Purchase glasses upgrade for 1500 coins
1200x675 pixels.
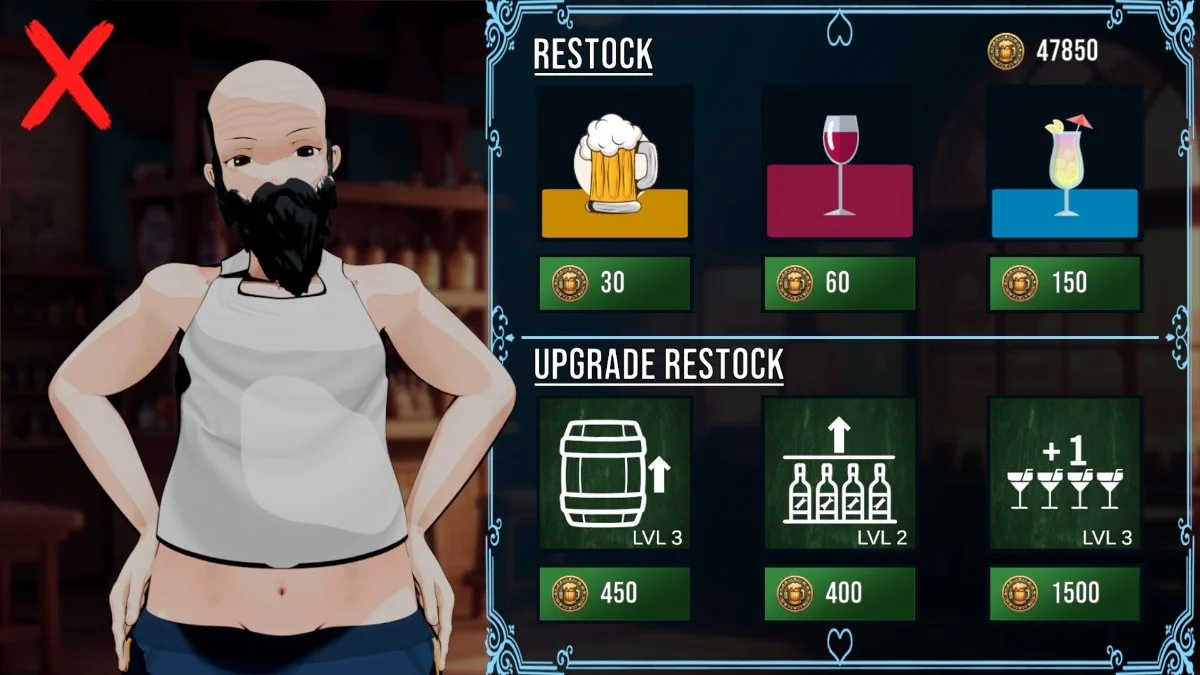(x=1064, y=593)
